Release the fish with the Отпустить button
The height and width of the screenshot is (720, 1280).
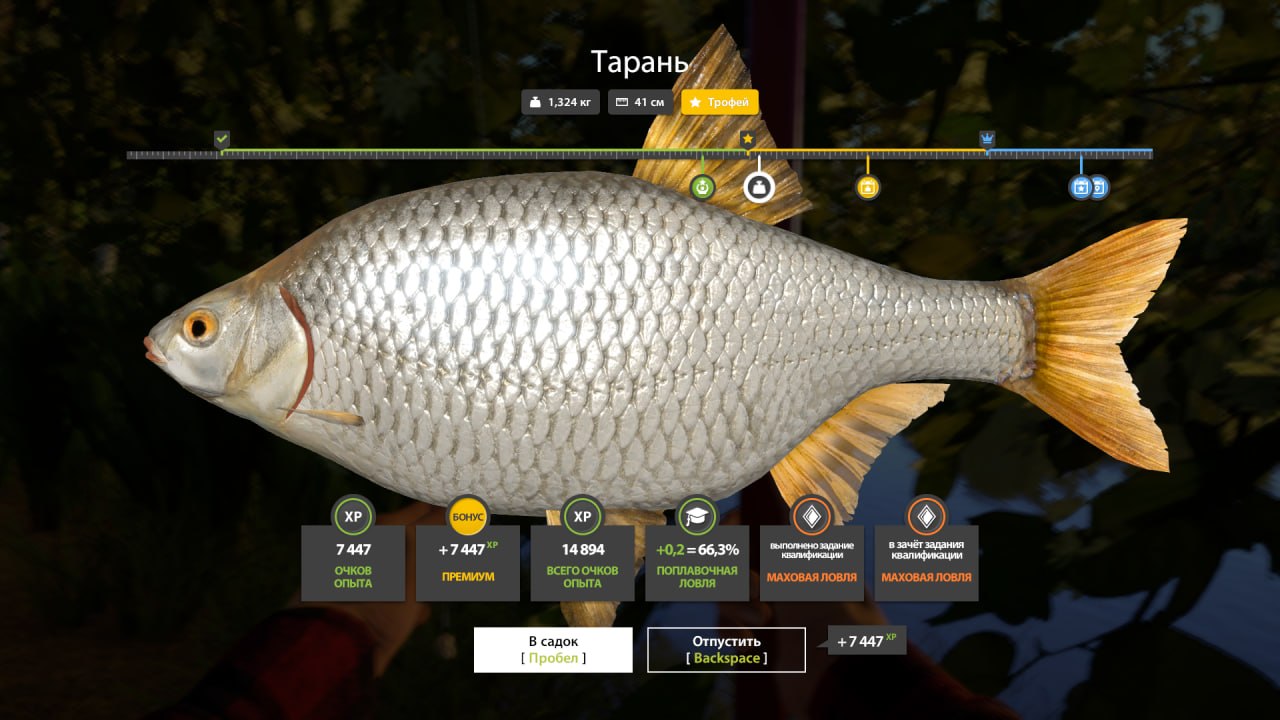[726, 649]
